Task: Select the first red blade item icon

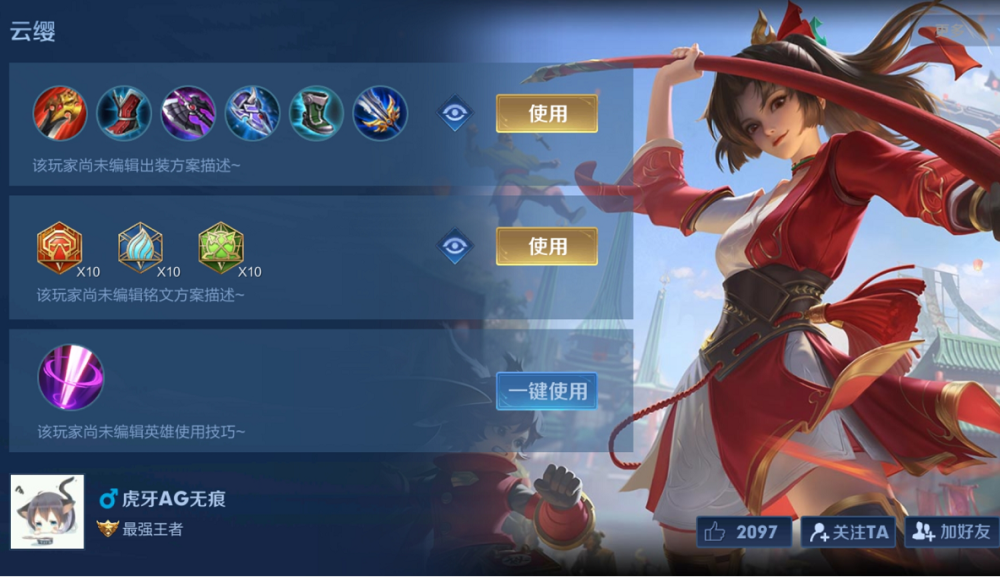Action: [60, 113]
